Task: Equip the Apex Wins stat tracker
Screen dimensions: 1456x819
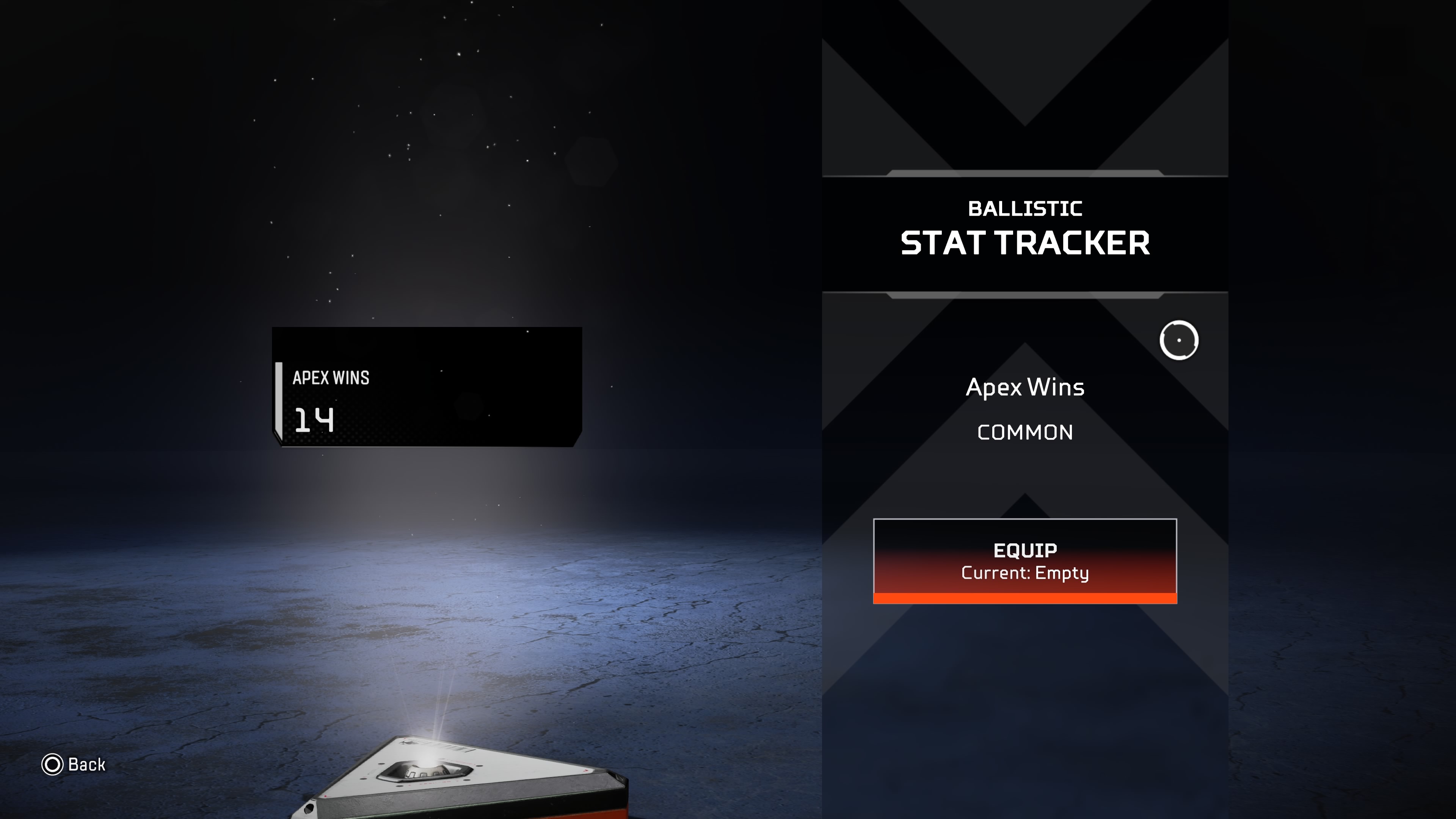Action: (1025, 561)
